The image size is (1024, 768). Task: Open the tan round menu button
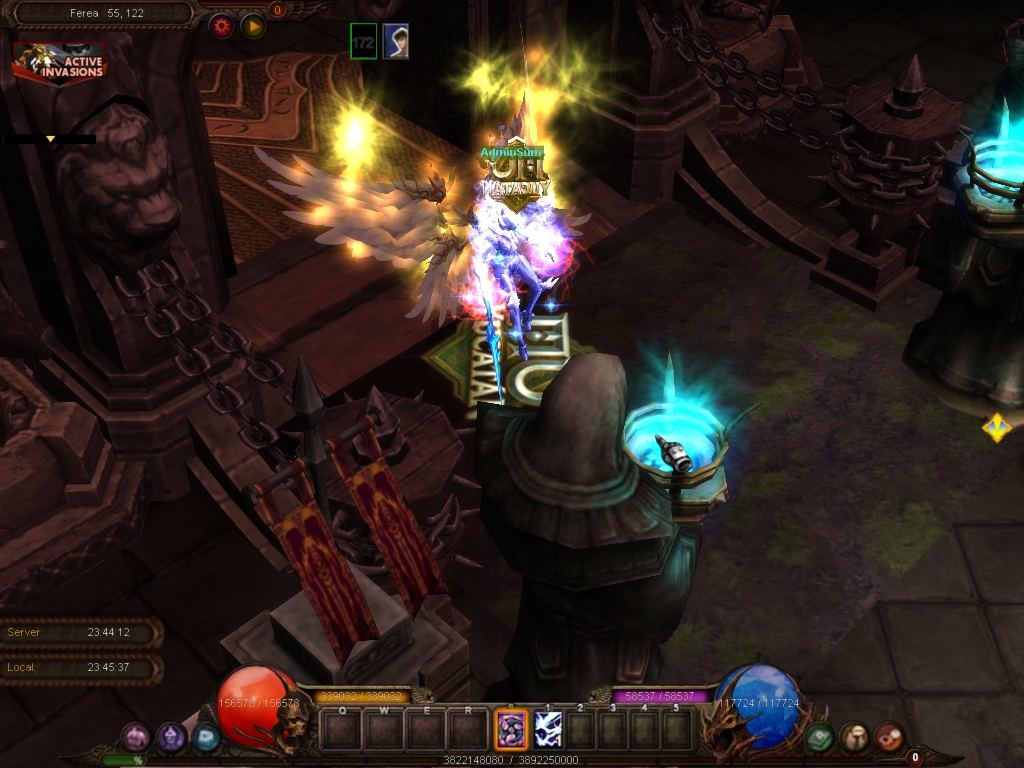pos(854,738)
